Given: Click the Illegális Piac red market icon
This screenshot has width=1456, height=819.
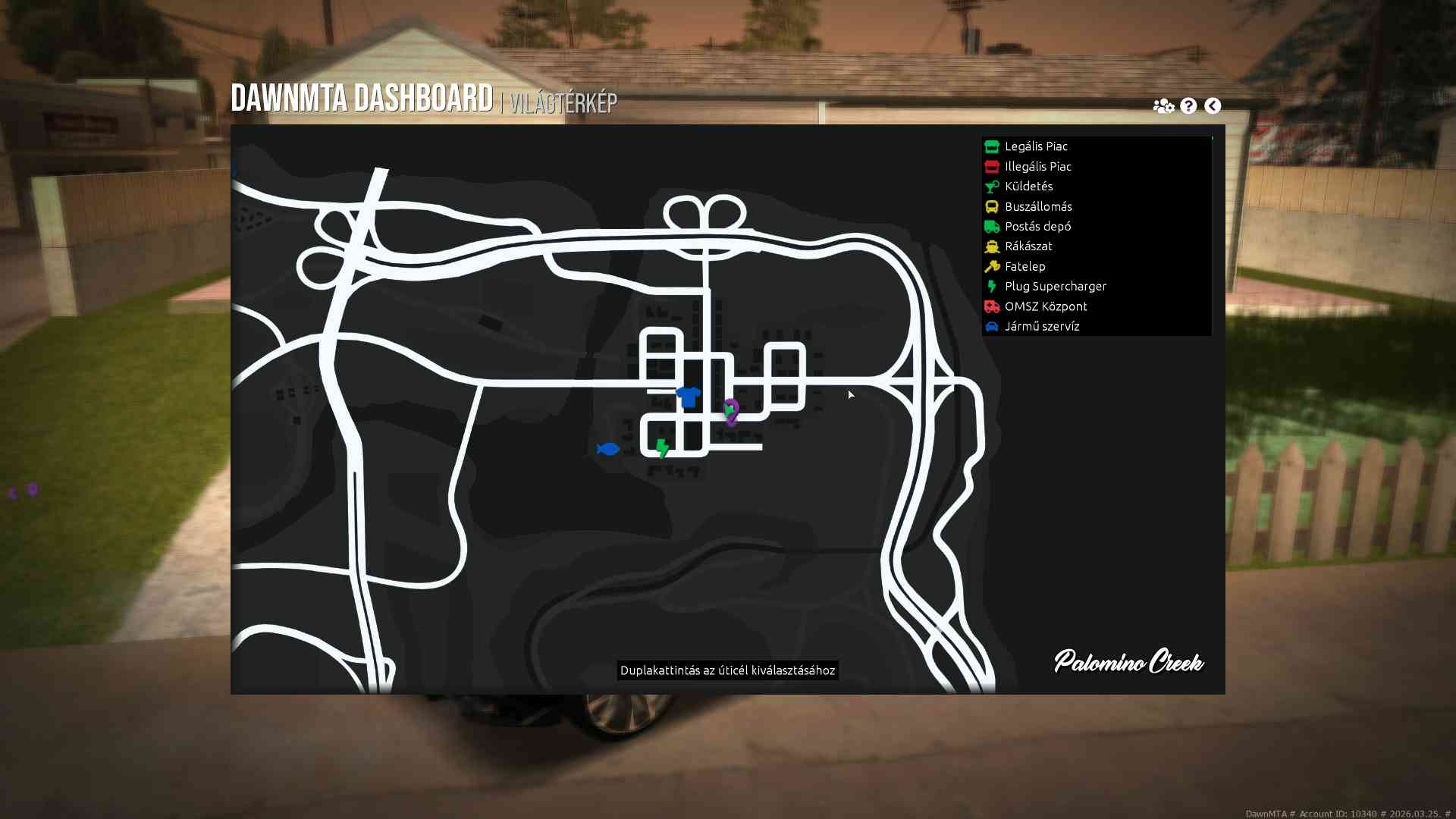Looking at the screenshot, I should (992, 166).
